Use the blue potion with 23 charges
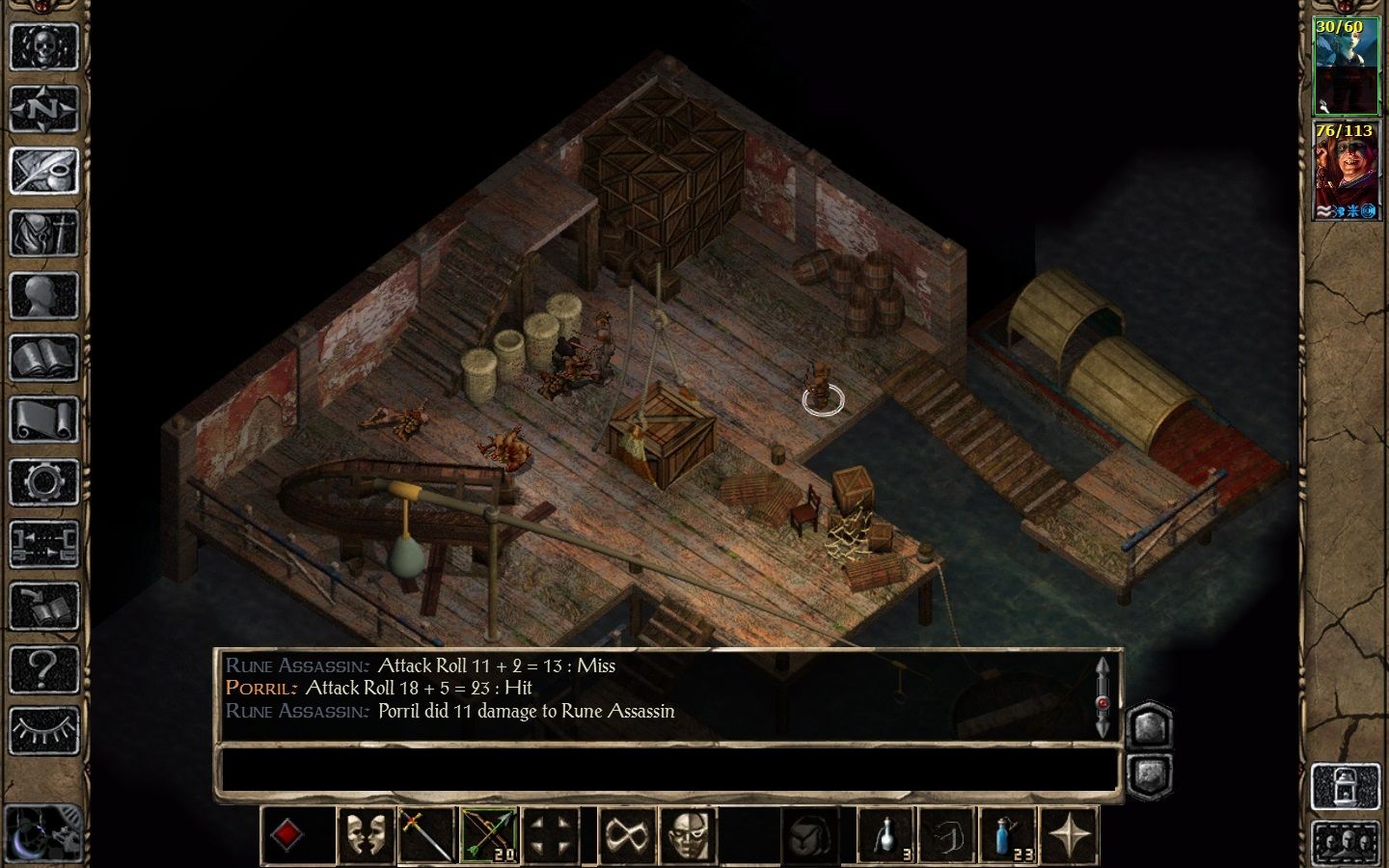 point(1007,835)
